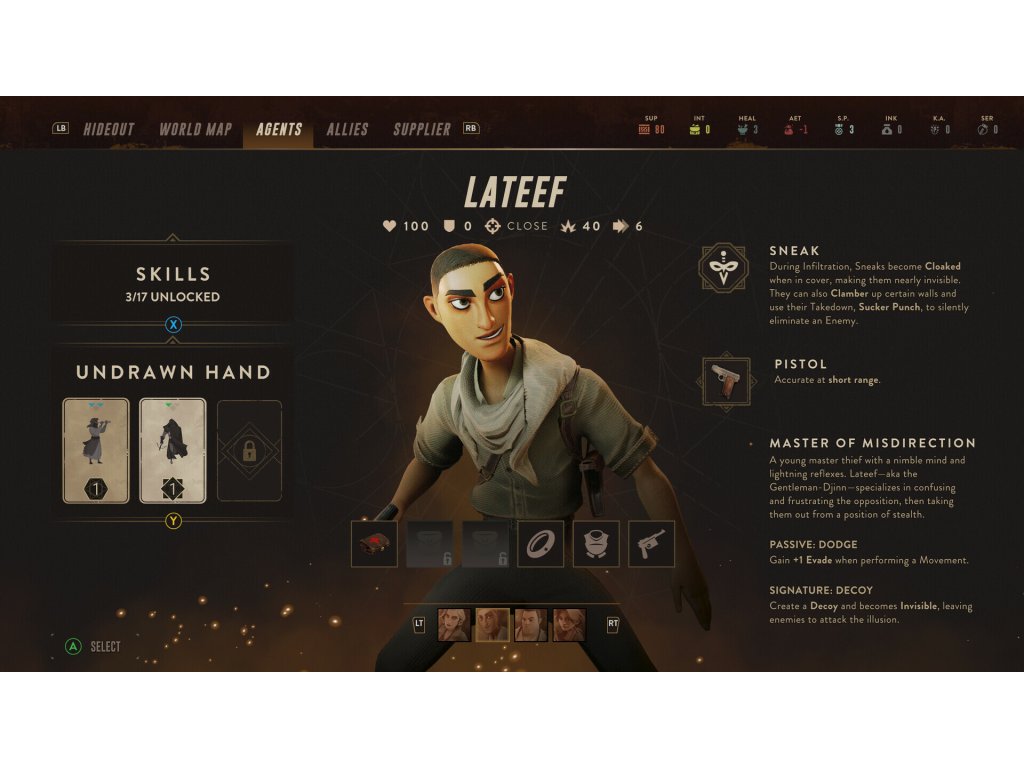This screenshot has height=768, width=1024.
Task: Switch to the World Map tab
Action: tap(195, 129)
